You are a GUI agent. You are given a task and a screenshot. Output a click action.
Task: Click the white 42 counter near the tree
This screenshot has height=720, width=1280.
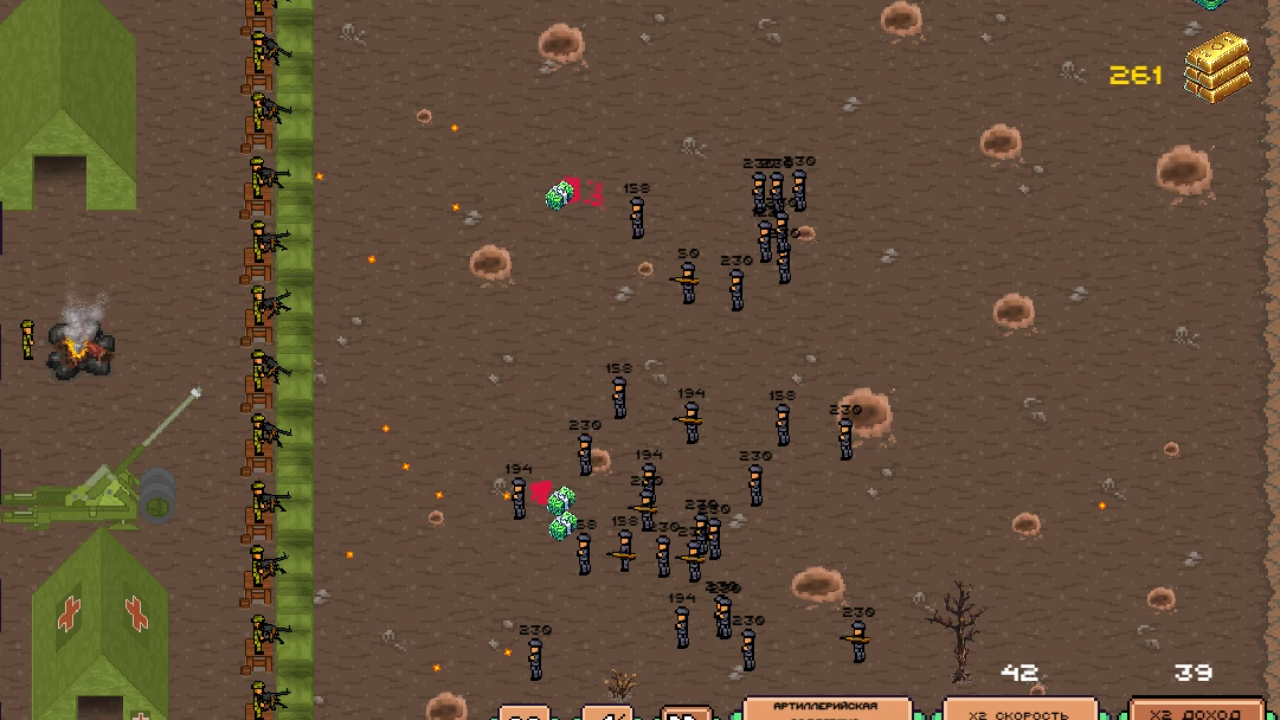[x=1020, y=673]
